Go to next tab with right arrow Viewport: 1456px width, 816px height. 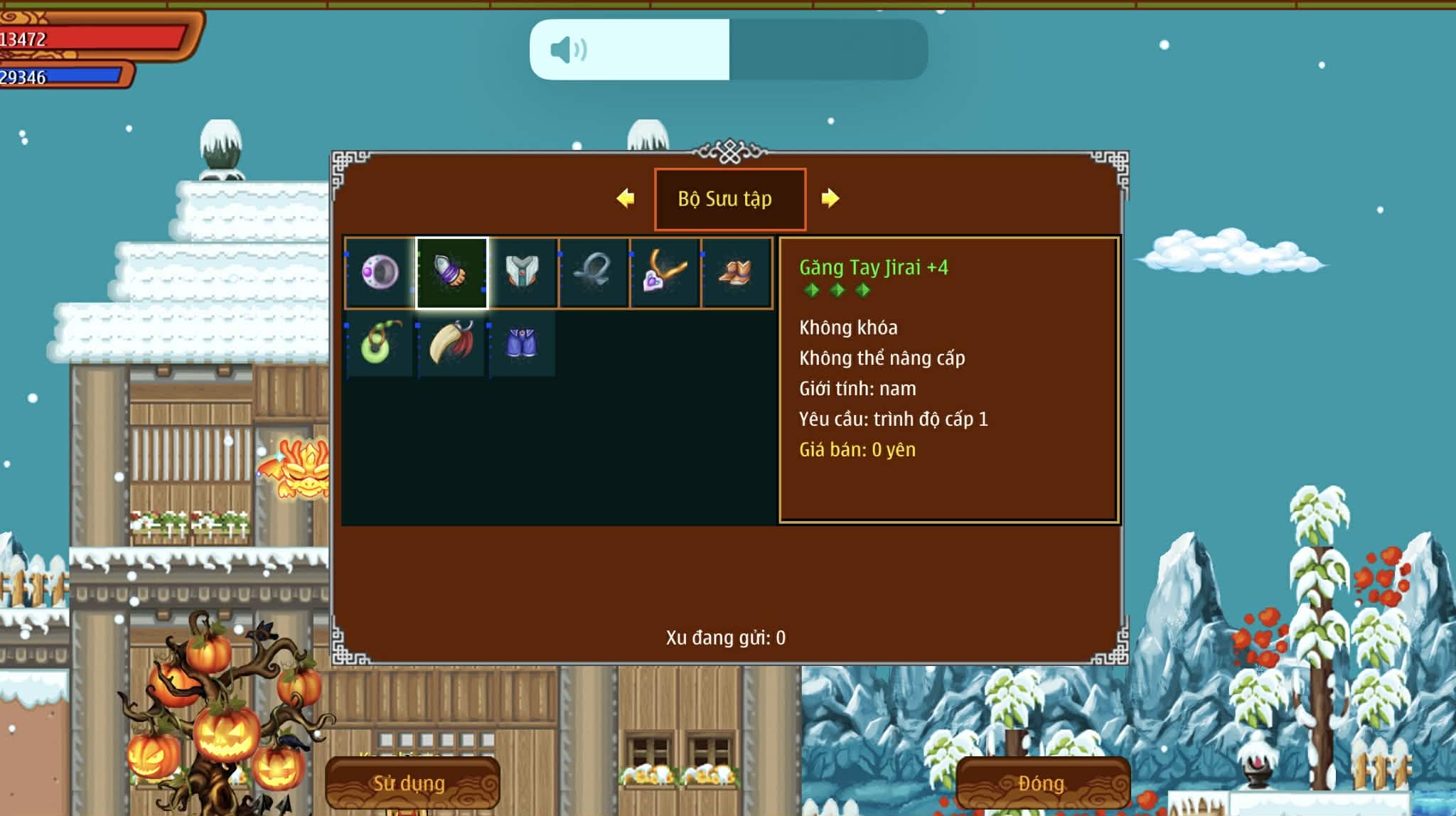[830, 198]
